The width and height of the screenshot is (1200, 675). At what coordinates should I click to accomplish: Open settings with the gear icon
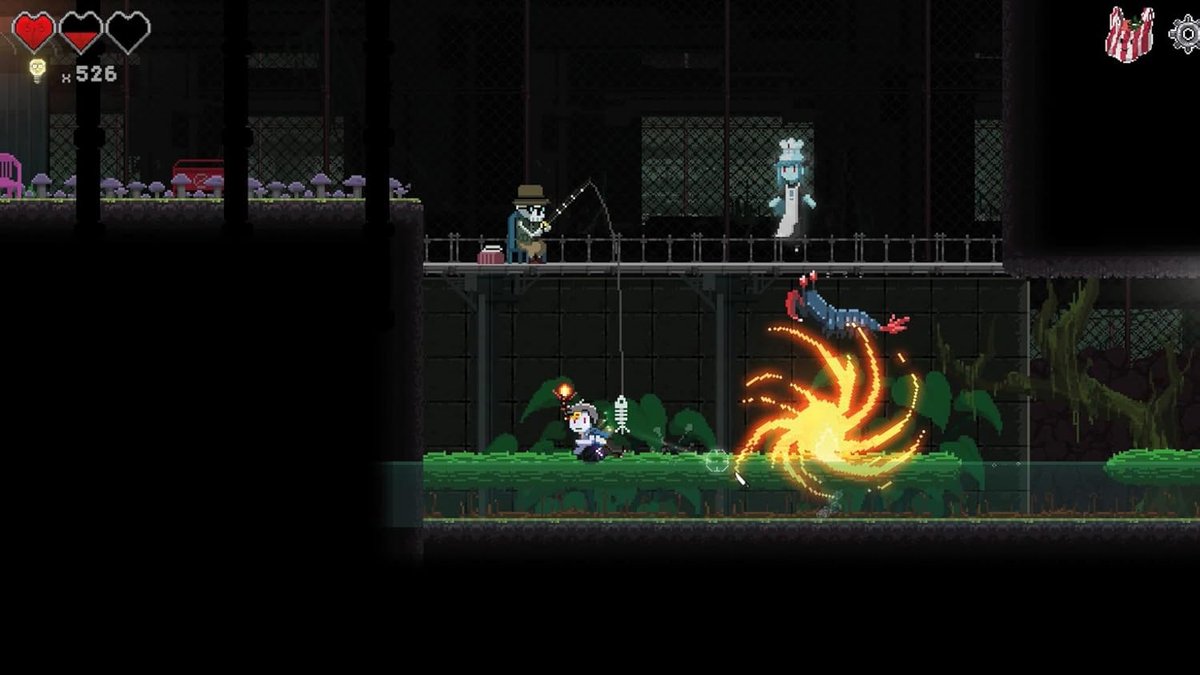coord(1186,34)
